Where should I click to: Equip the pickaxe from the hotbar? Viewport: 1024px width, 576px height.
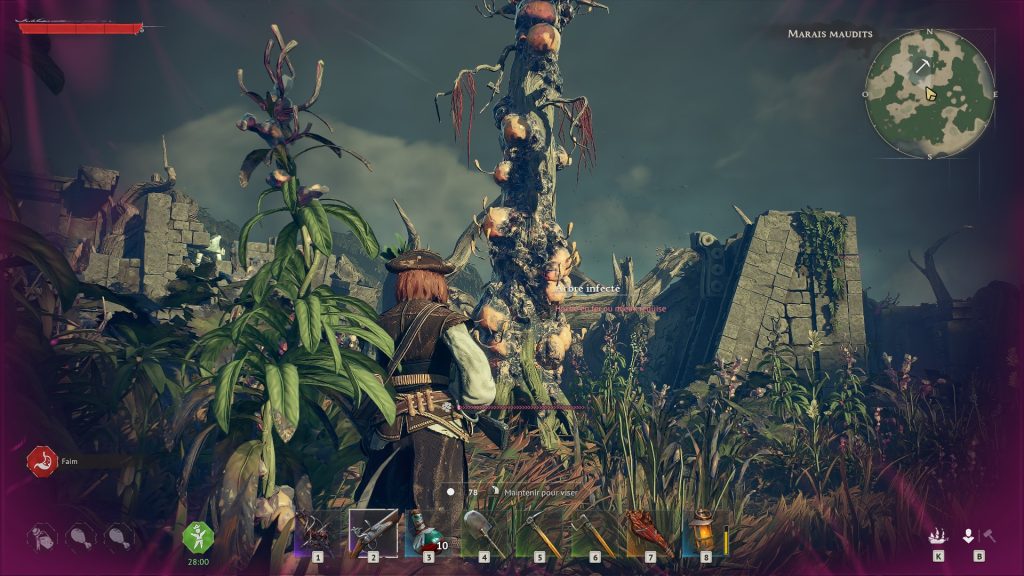539,532
